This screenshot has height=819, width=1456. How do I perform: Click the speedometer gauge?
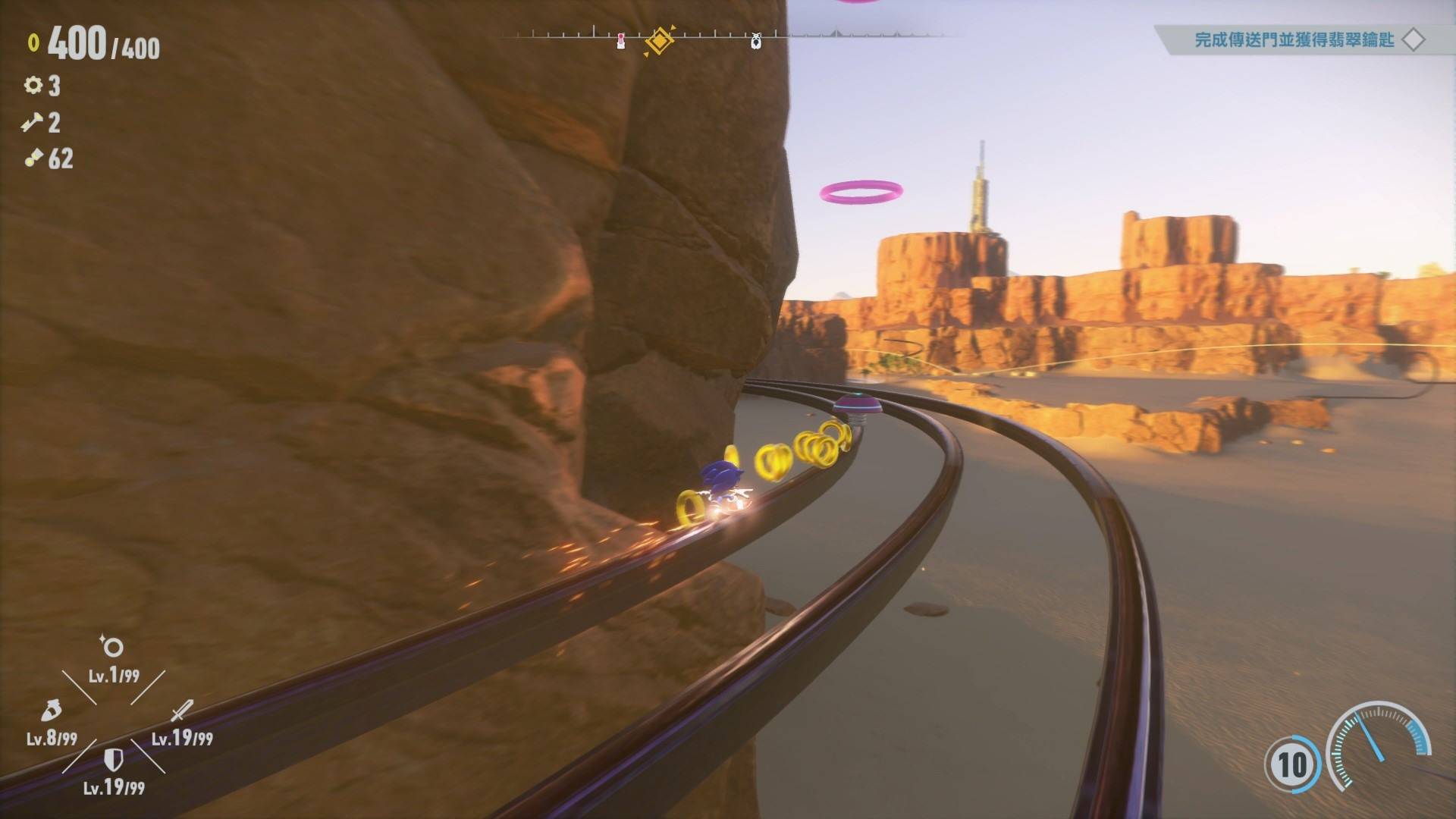tap(1378, 743)
